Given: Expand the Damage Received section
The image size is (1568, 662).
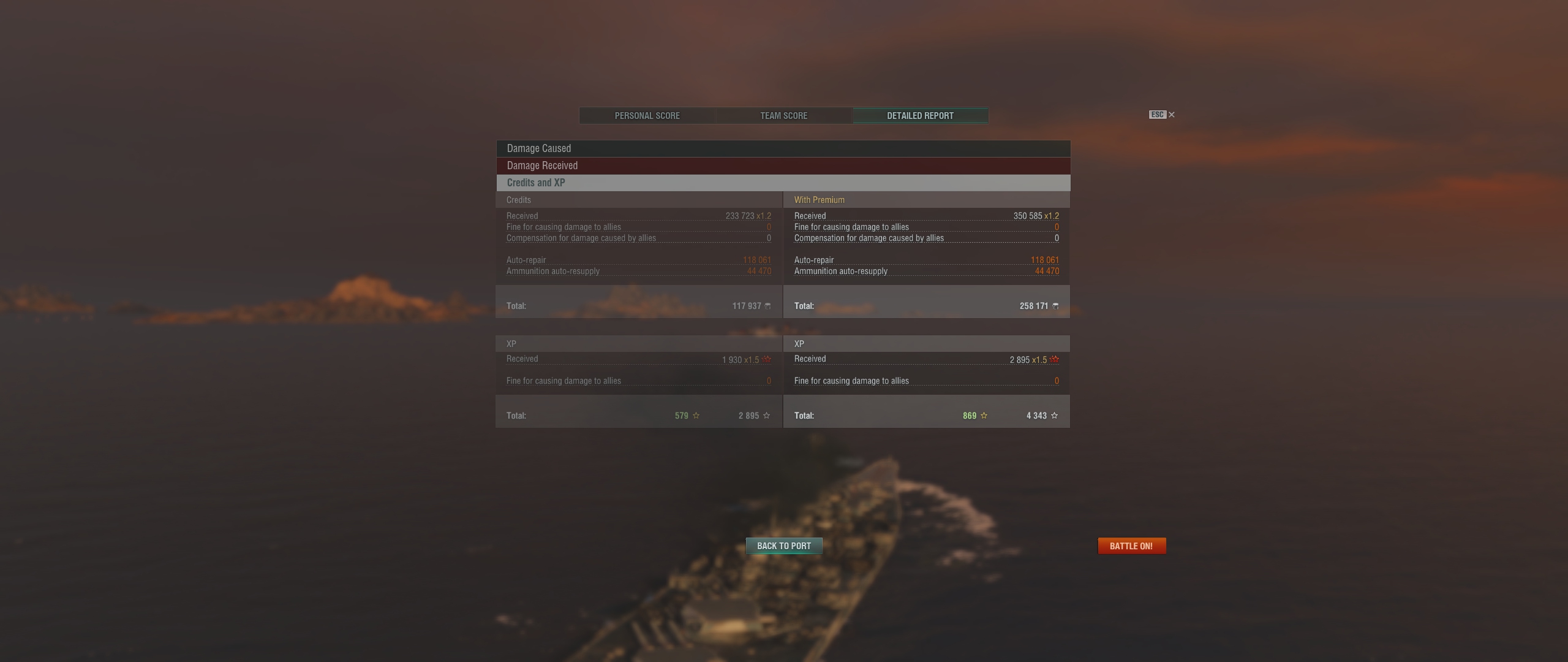Looking at the screenshot, I should point(783,165).
